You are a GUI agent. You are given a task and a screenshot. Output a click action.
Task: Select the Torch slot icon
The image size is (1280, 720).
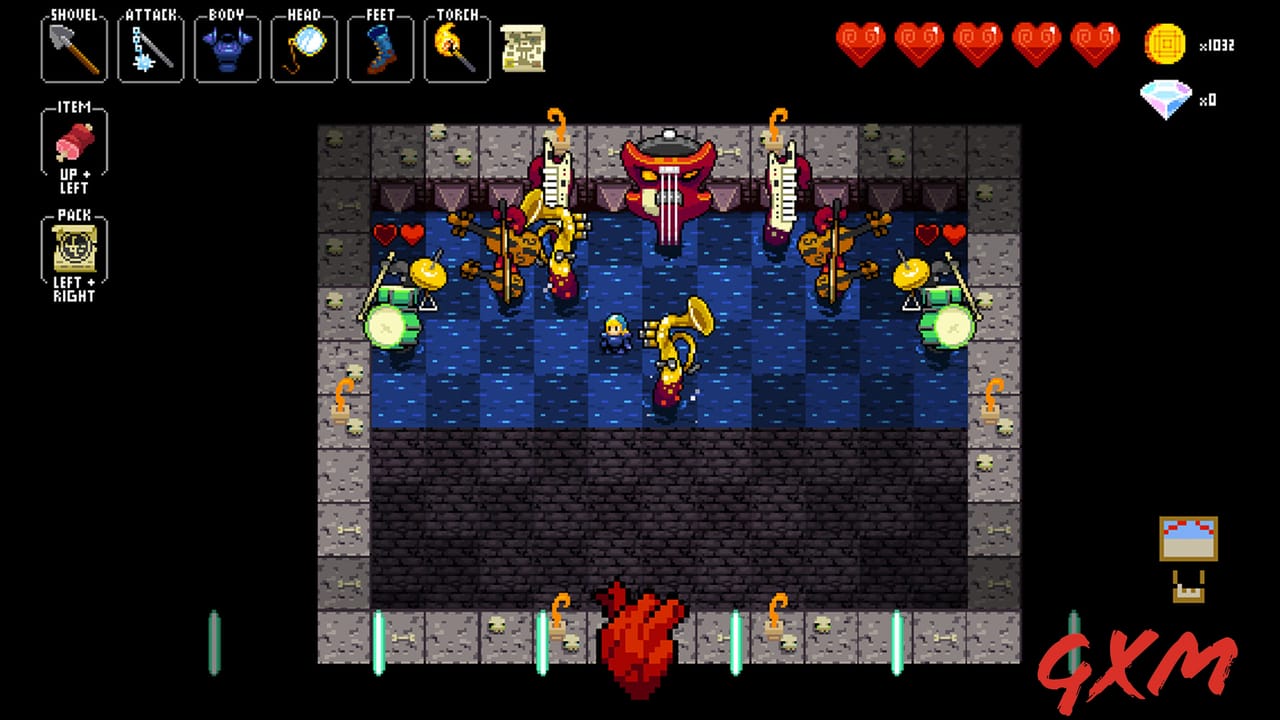pos(457,47)
